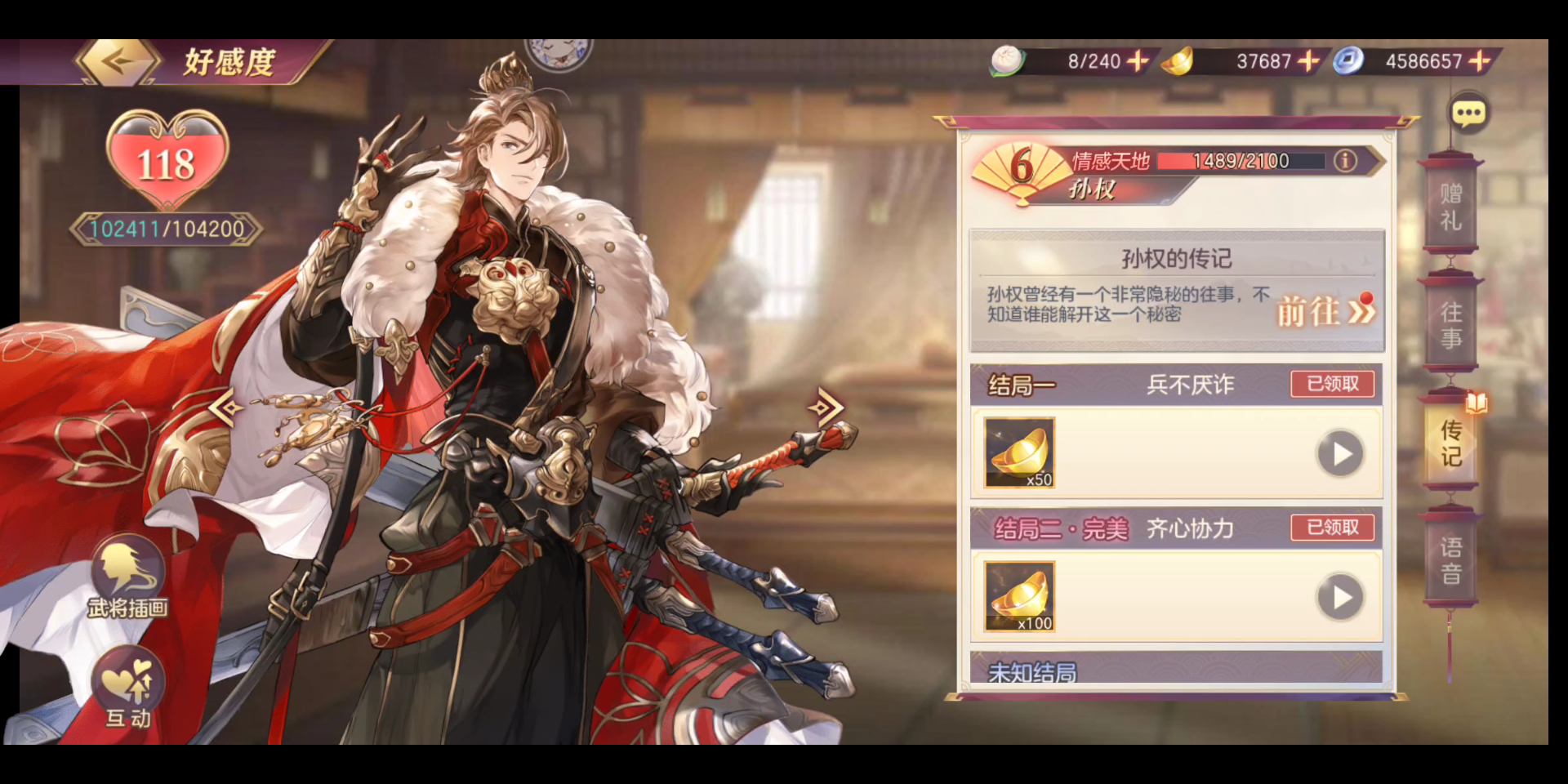Open the chat bubble icon
Image resolution: width=1568 pixels, height=784 pixels.
pyautogui.click(x=1468, y=114)
